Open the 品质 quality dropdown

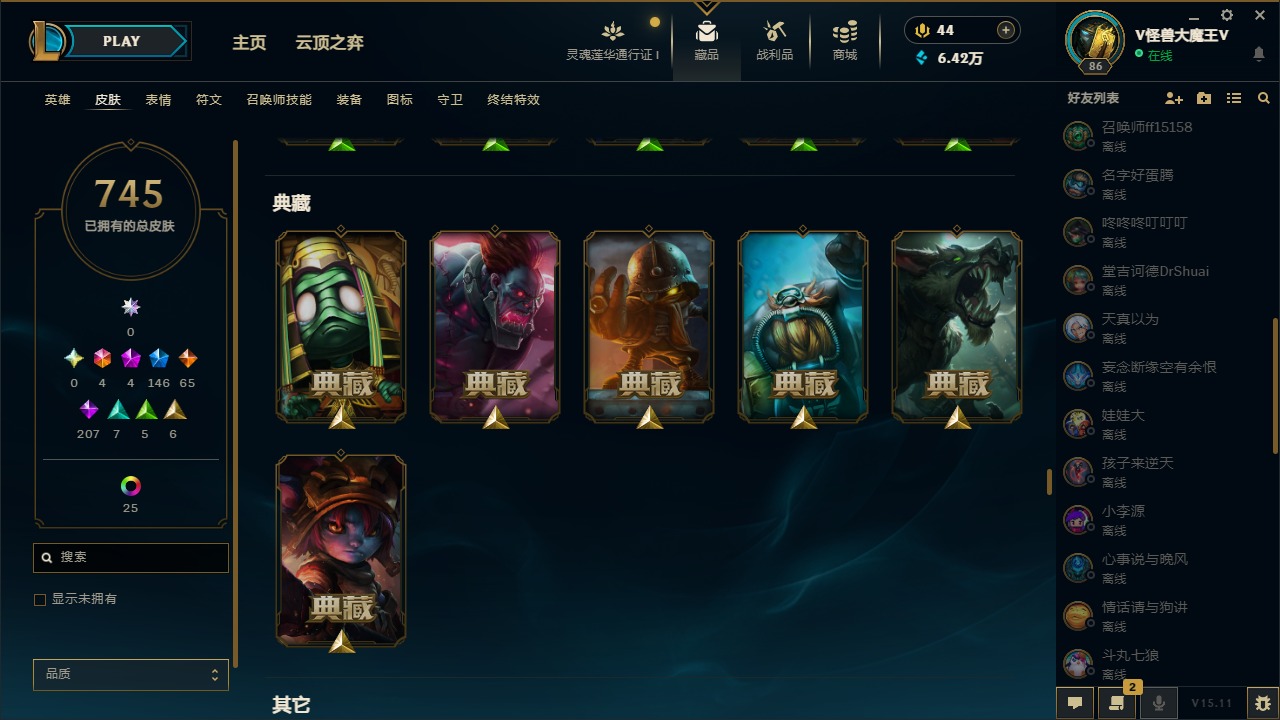(x=130, y=674)
